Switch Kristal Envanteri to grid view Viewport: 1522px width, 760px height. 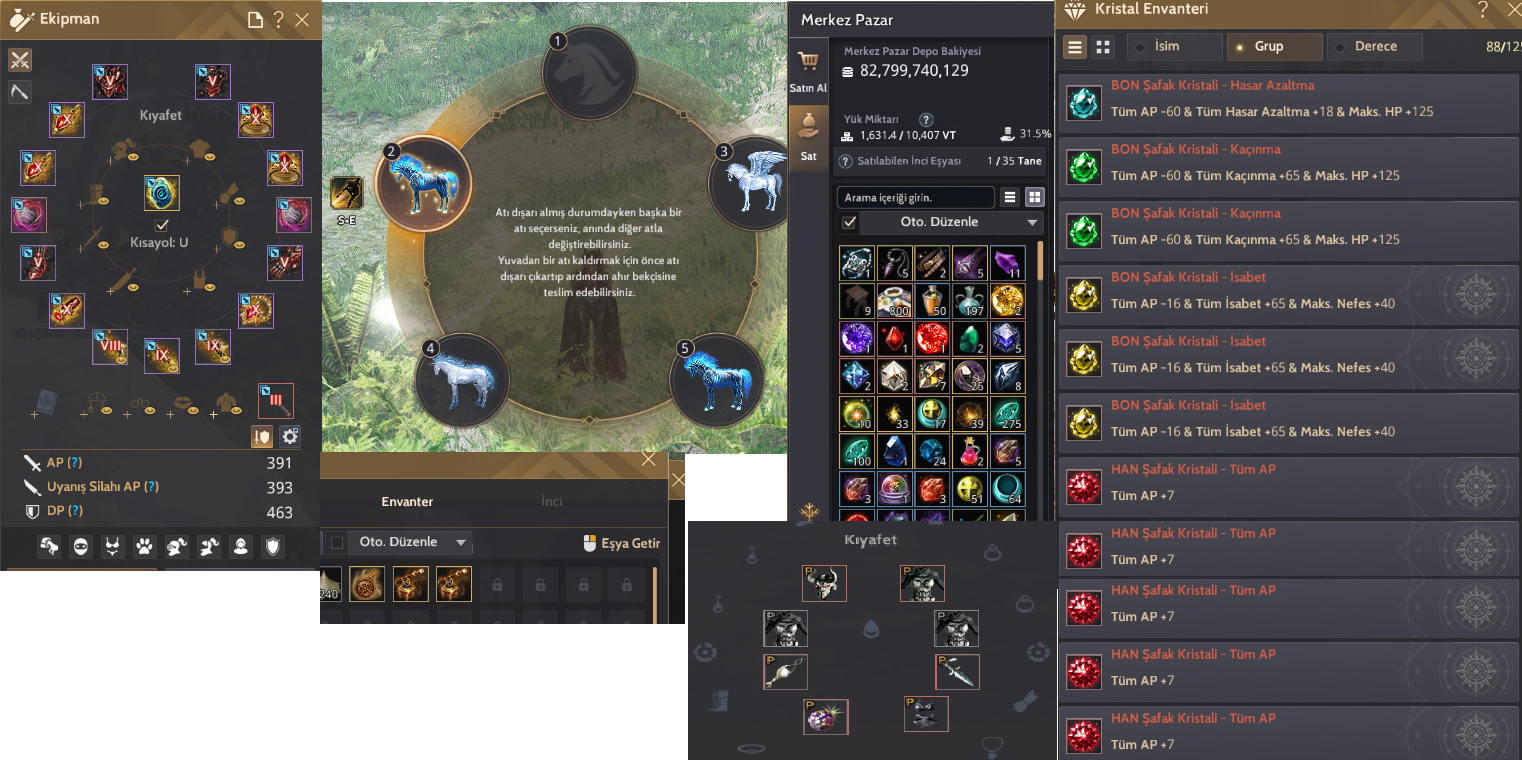point(1103,46)
